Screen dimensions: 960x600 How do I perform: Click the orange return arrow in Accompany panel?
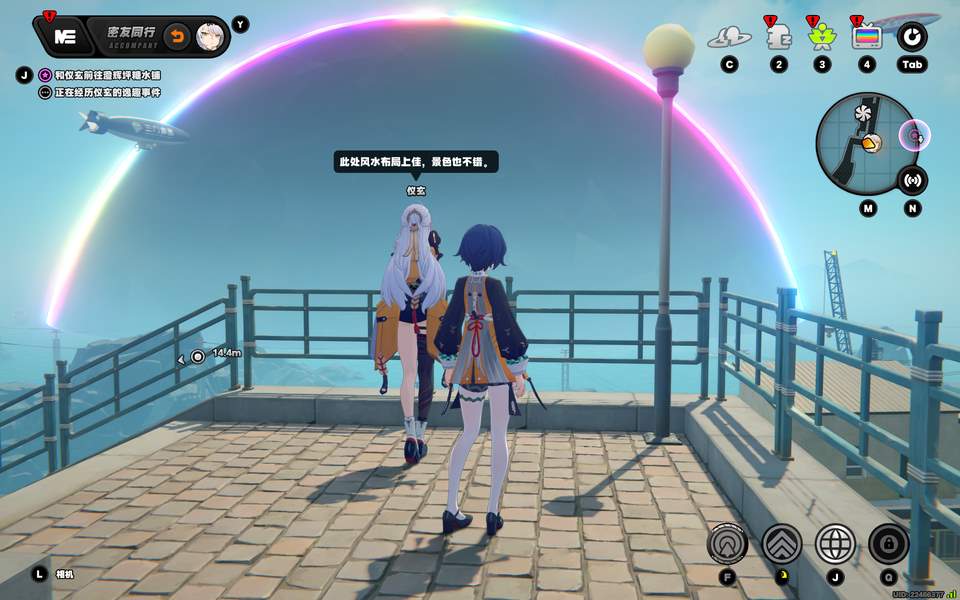[176, 37]
